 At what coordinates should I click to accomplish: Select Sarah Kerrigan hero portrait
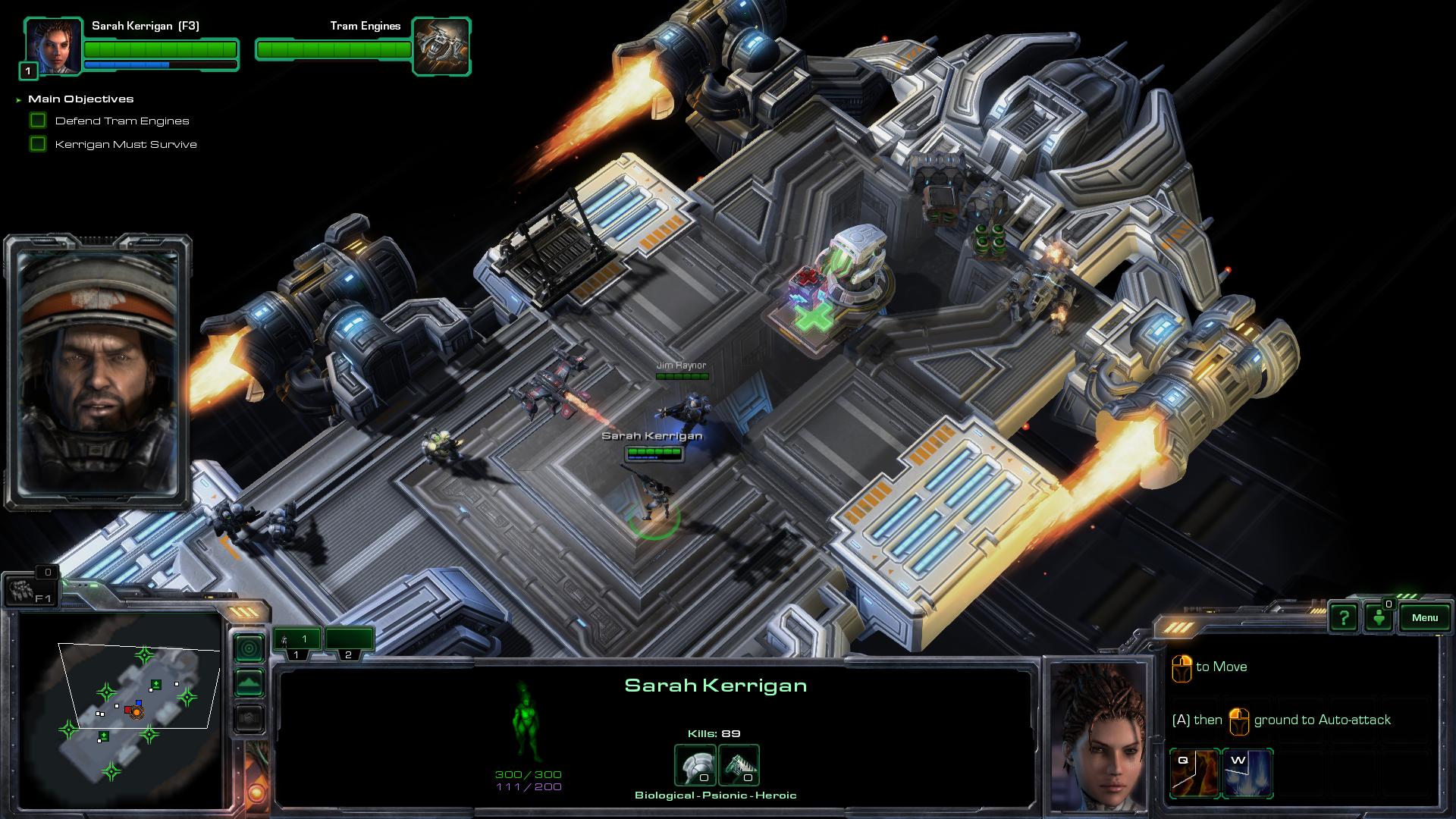[52, 47]
